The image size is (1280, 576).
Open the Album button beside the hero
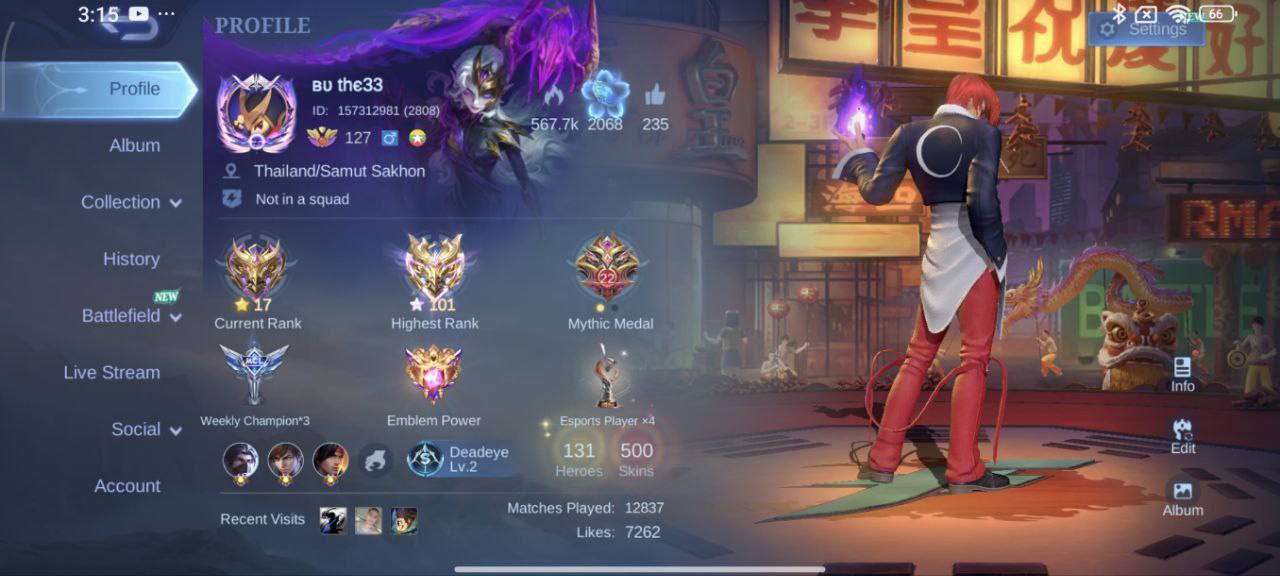(x=1183, y=497)
